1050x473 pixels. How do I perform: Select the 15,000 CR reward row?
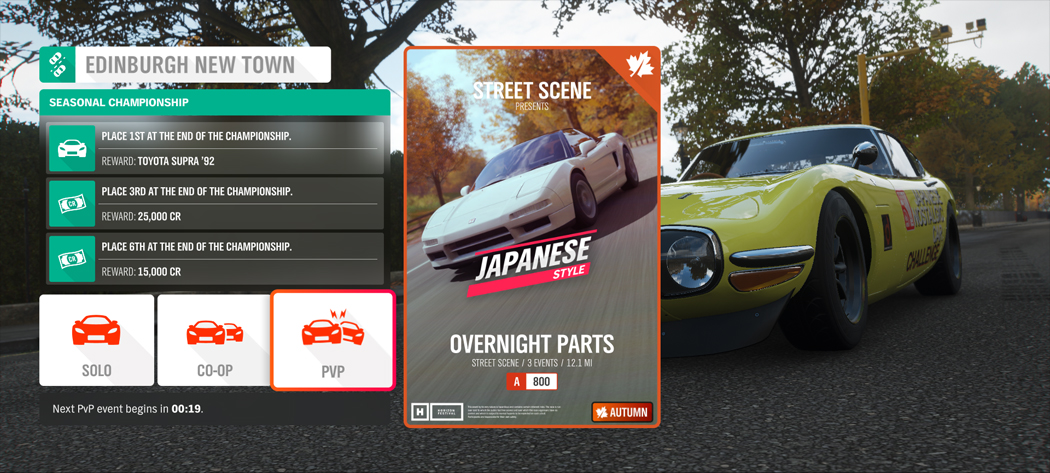click(x=216, y=259)
